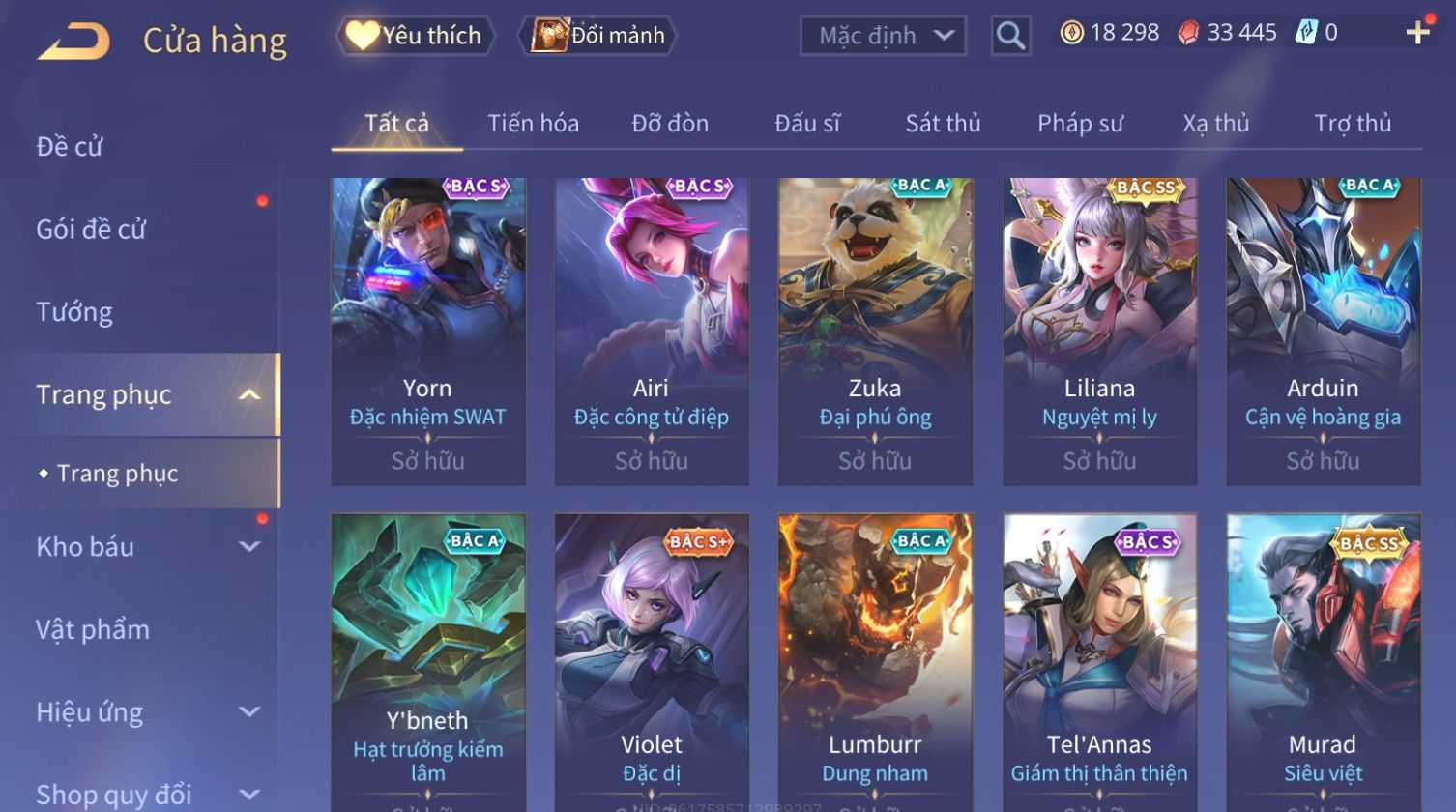1456x812 pixels.
Task: Go to the Vật phẩm items section
Action: pyautogui.click(x=93, y=630)
